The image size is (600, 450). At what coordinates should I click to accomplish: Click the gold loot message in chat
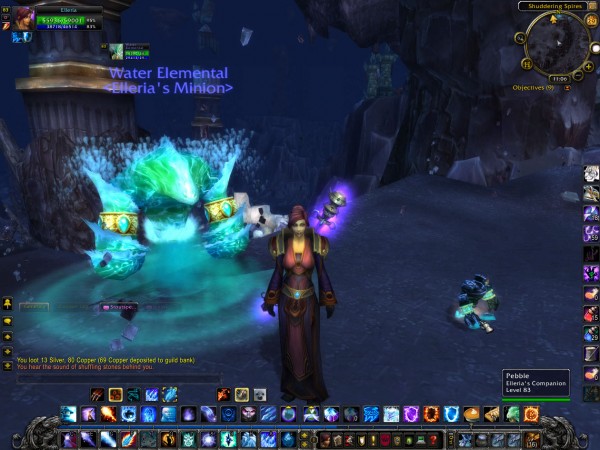105,359
